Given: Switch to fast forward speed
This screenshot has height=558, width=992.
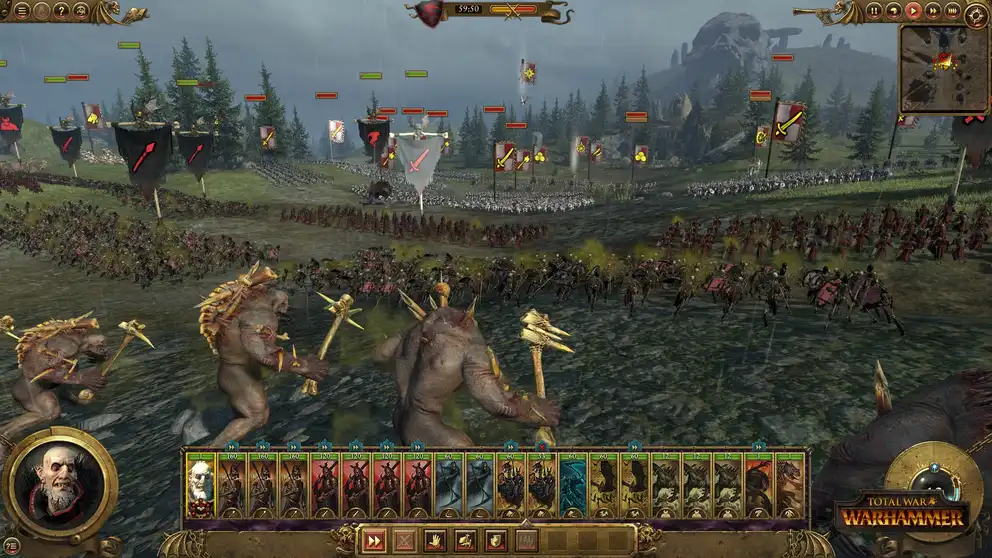Looking at the screenshot, I should pos(932,11).
